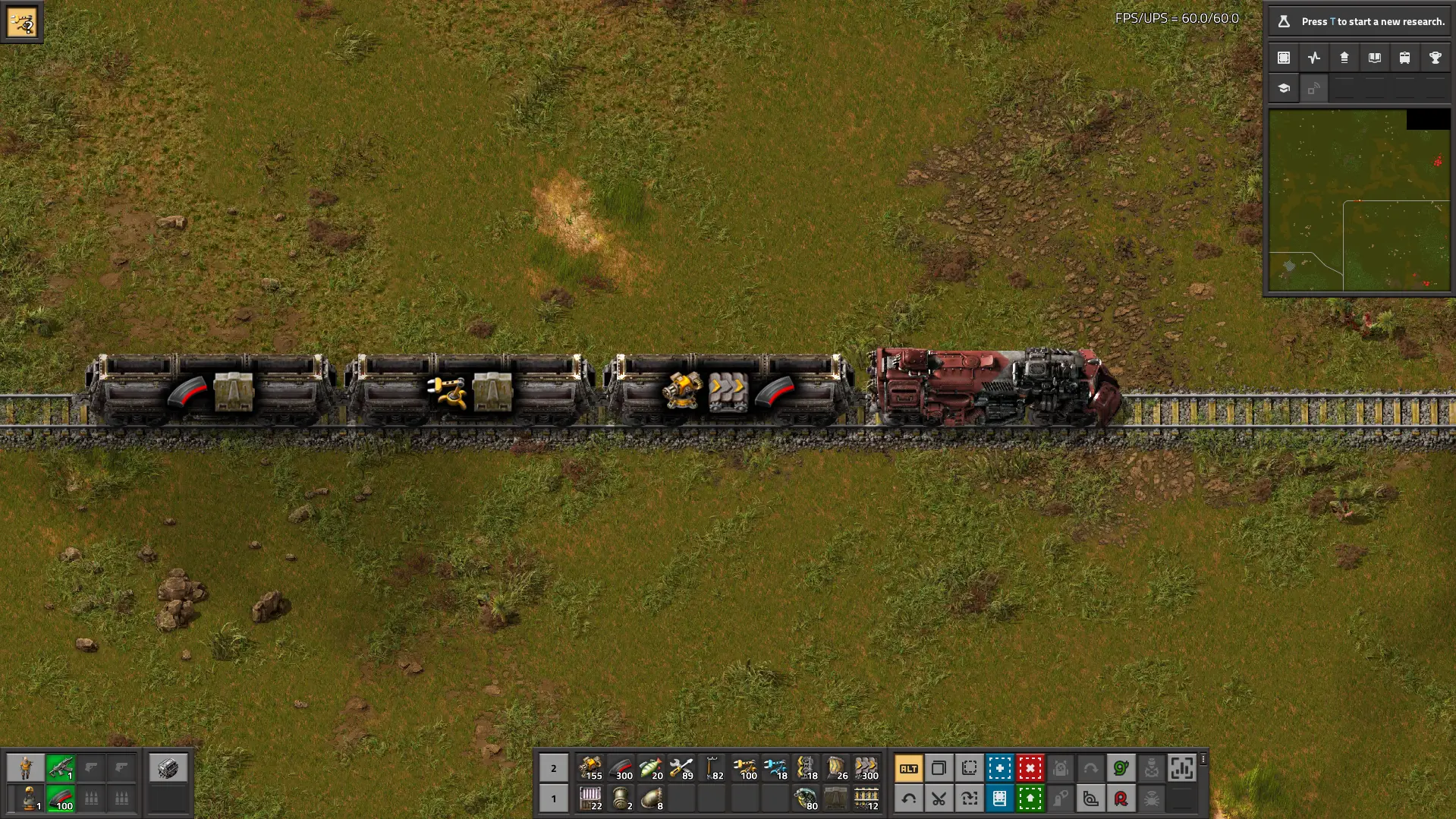Open the character button showing the engineer
The width and height of the screenshot is (1456, 819).
tap(26, 768)
